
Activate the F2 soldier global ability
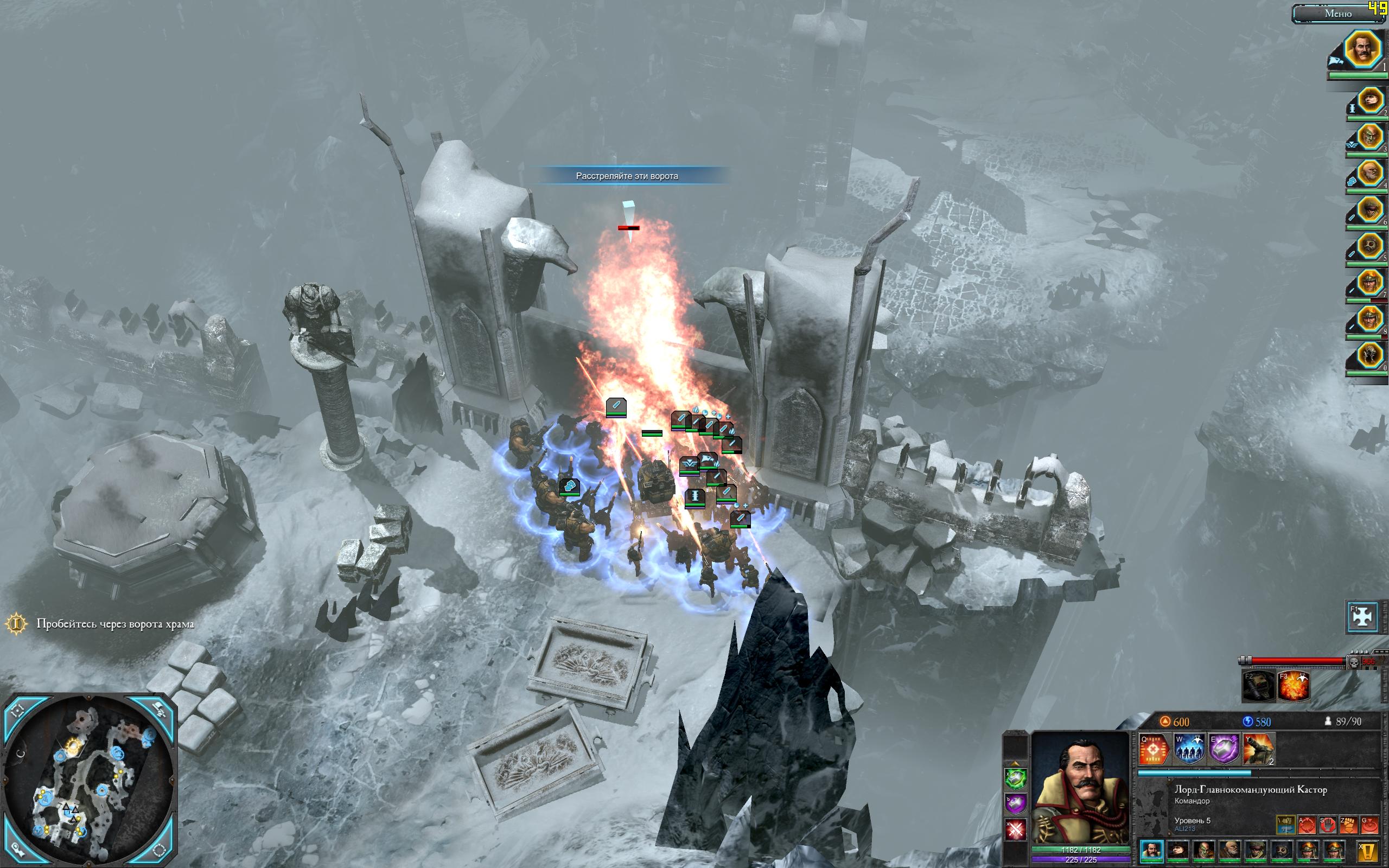pyautogui.click(x=1258, y=685)
